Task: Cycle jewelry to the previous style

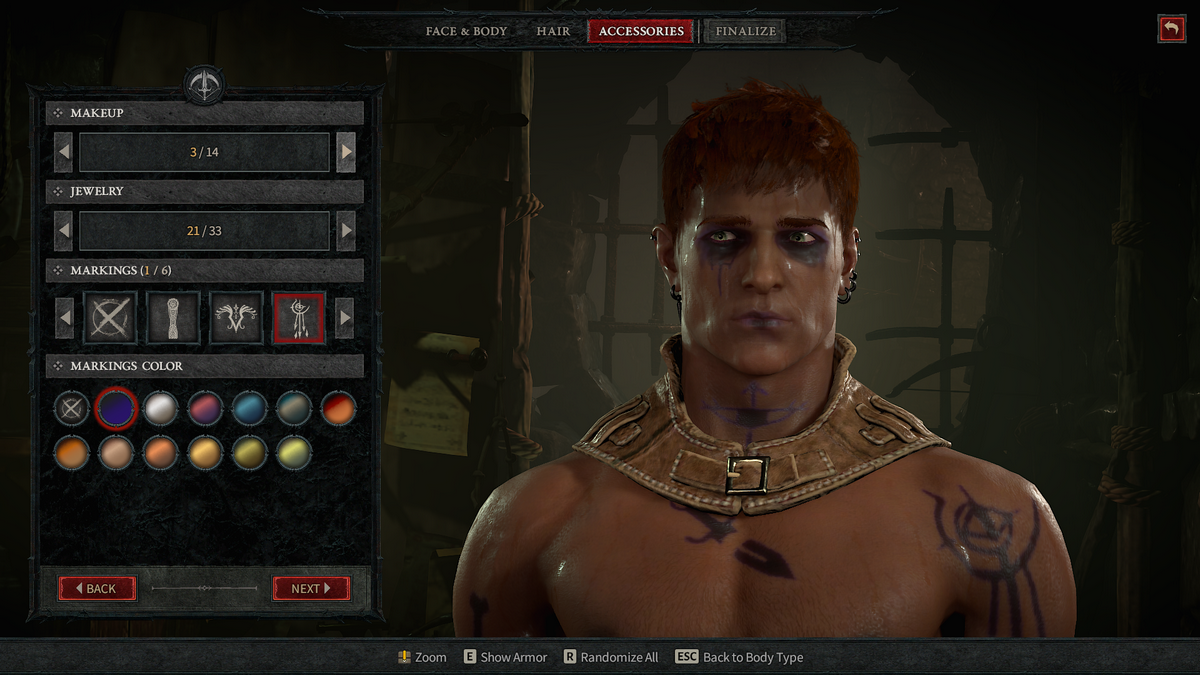Action: tap(64, 231)
